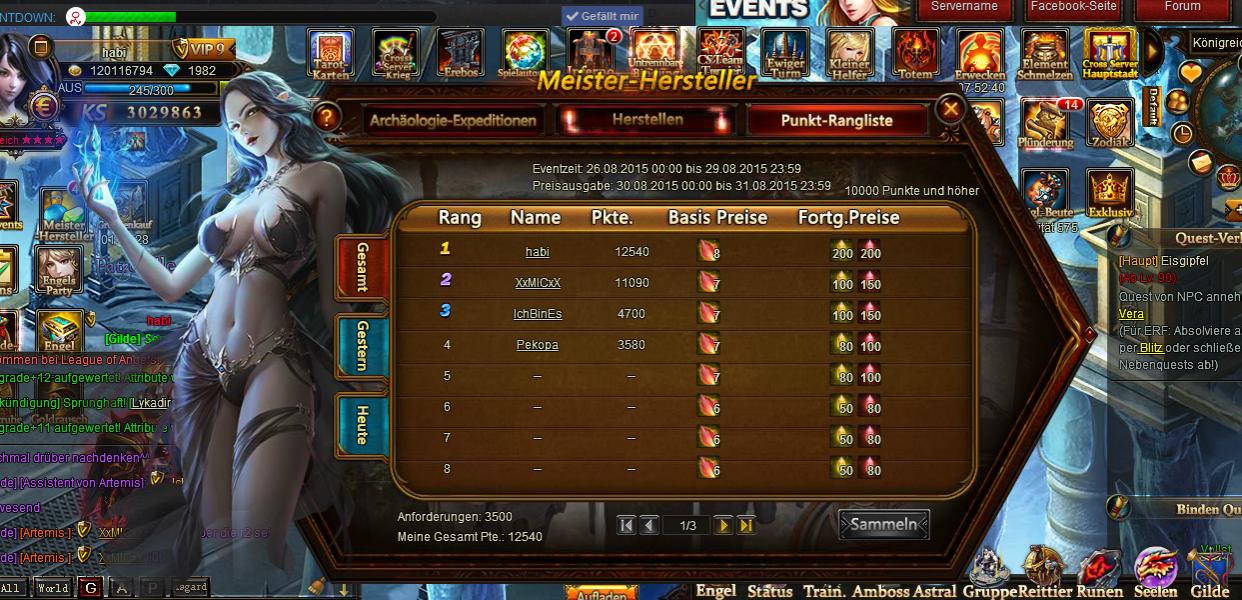This screenshot has height=600, width=1242.
Task: Open player habi in ranking list
Action: click(x=537, y=252)
